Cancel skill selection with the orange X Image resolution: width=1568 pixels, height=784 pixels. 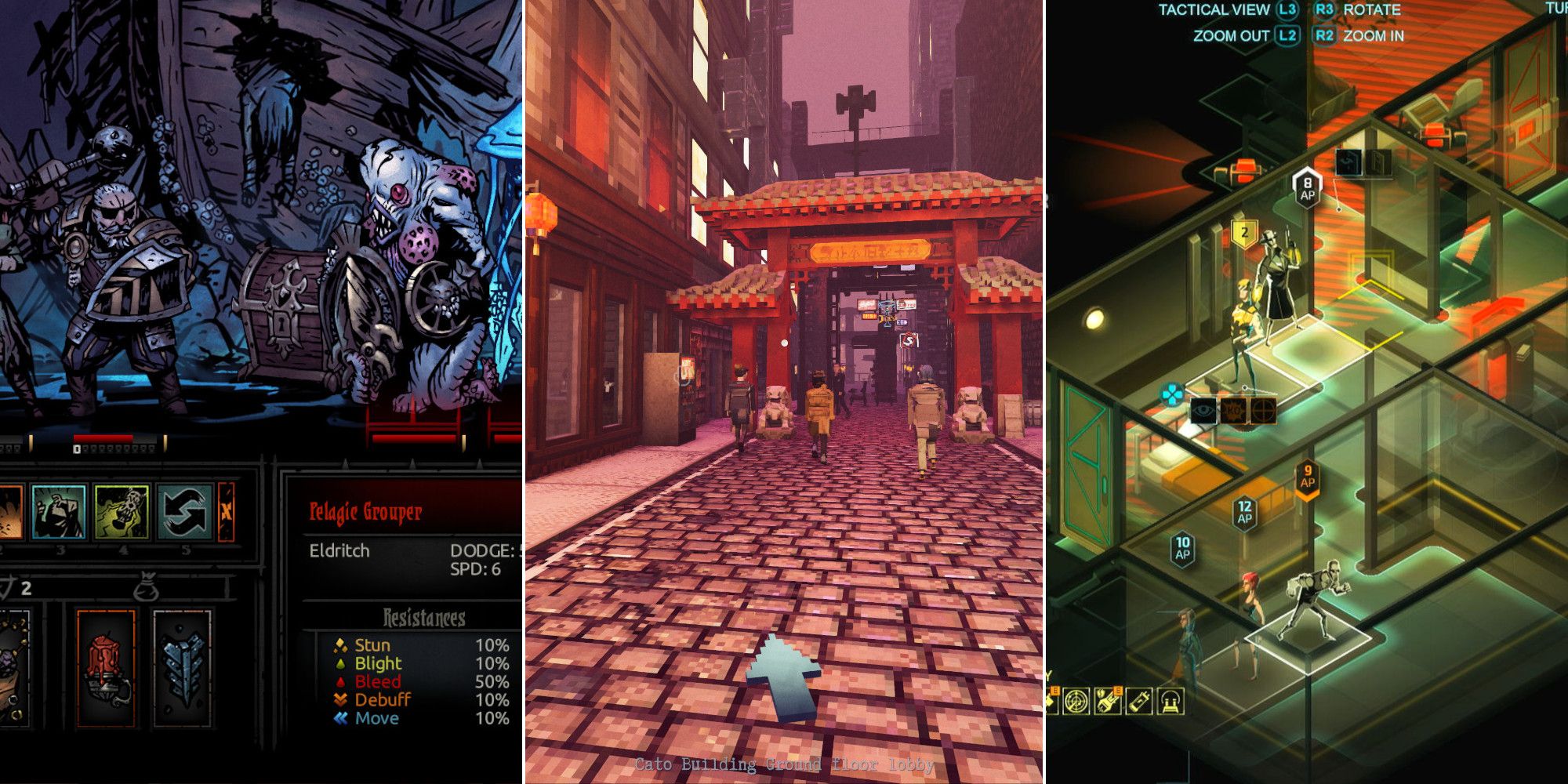[227, 511]
